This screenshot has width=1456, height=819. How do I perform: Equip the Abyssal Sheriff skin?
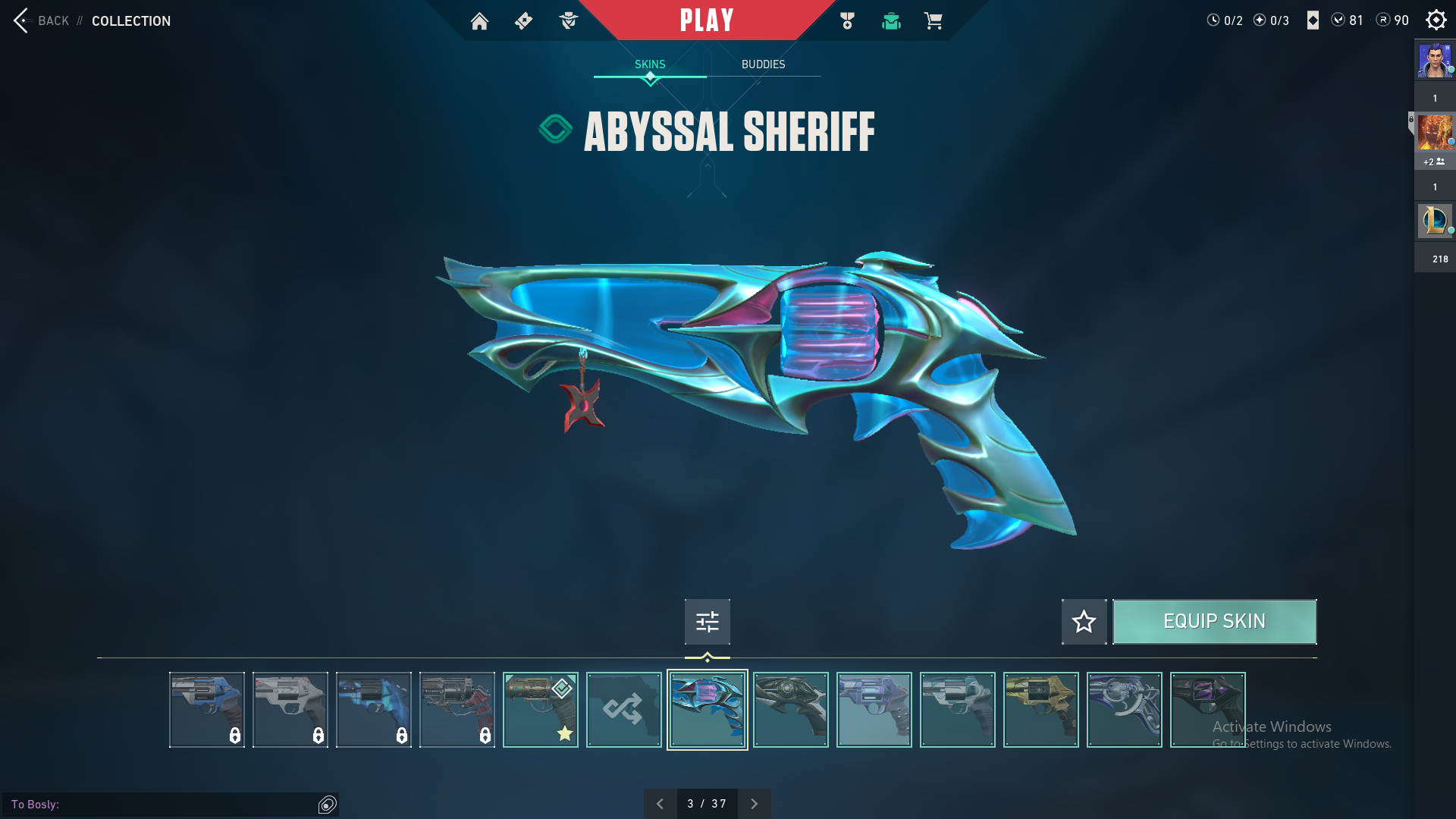[x=1214, y=622]
